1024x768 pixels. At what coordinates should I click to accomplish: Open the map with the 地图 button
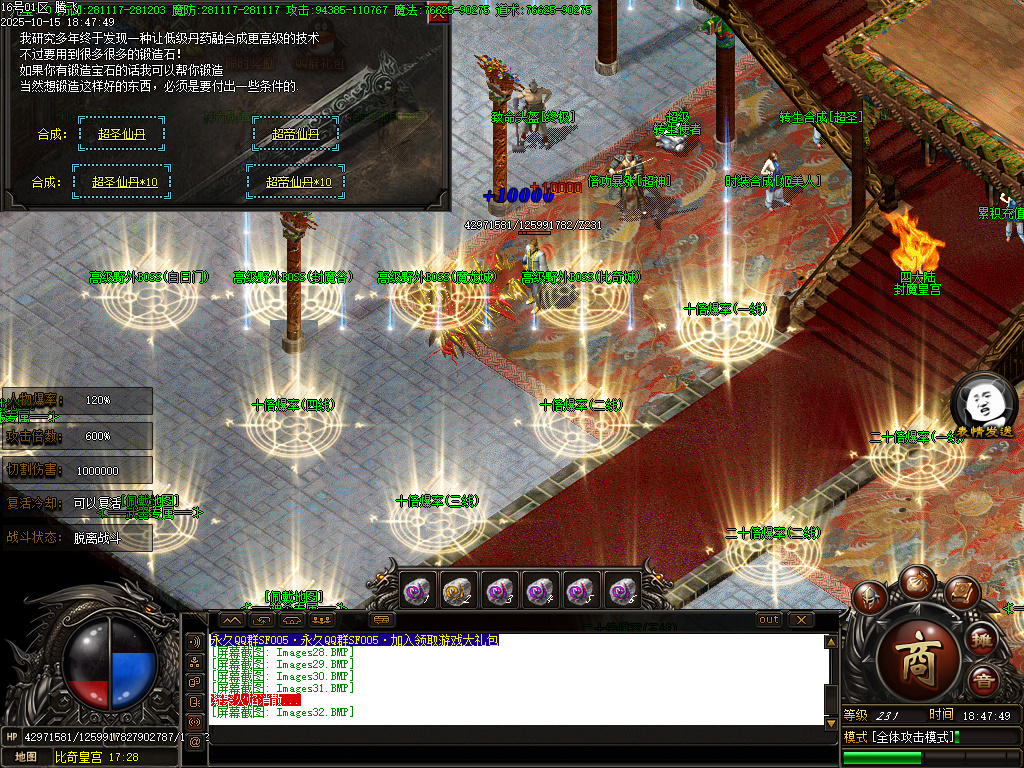click(x=26, y=757)
